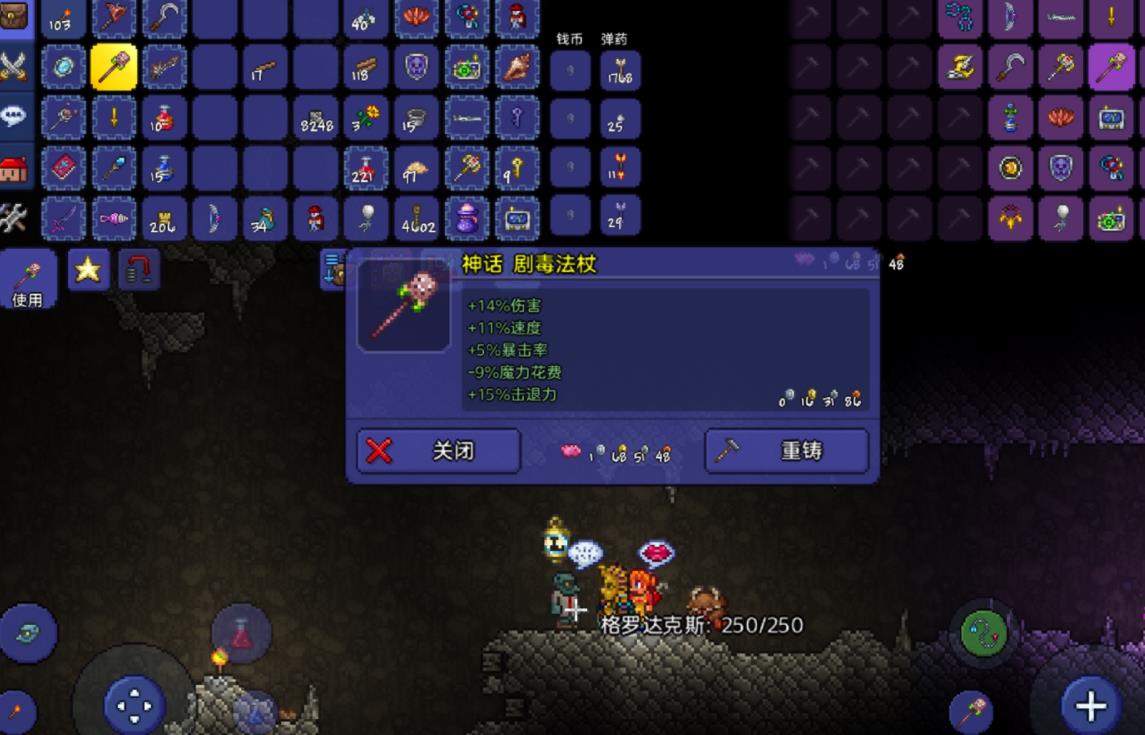Select the 1768 ammo slot

point(619,70)
